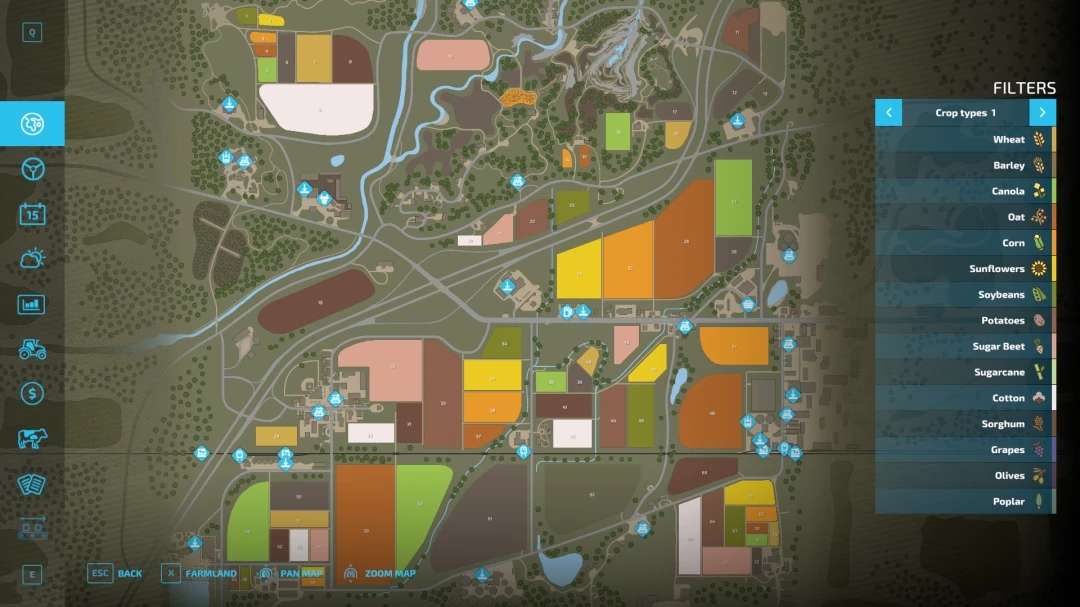The width and height of the screenshot is (1080, 607).
Task: Toggle the Cotton crop filter
Action: [x=965, y=398]
